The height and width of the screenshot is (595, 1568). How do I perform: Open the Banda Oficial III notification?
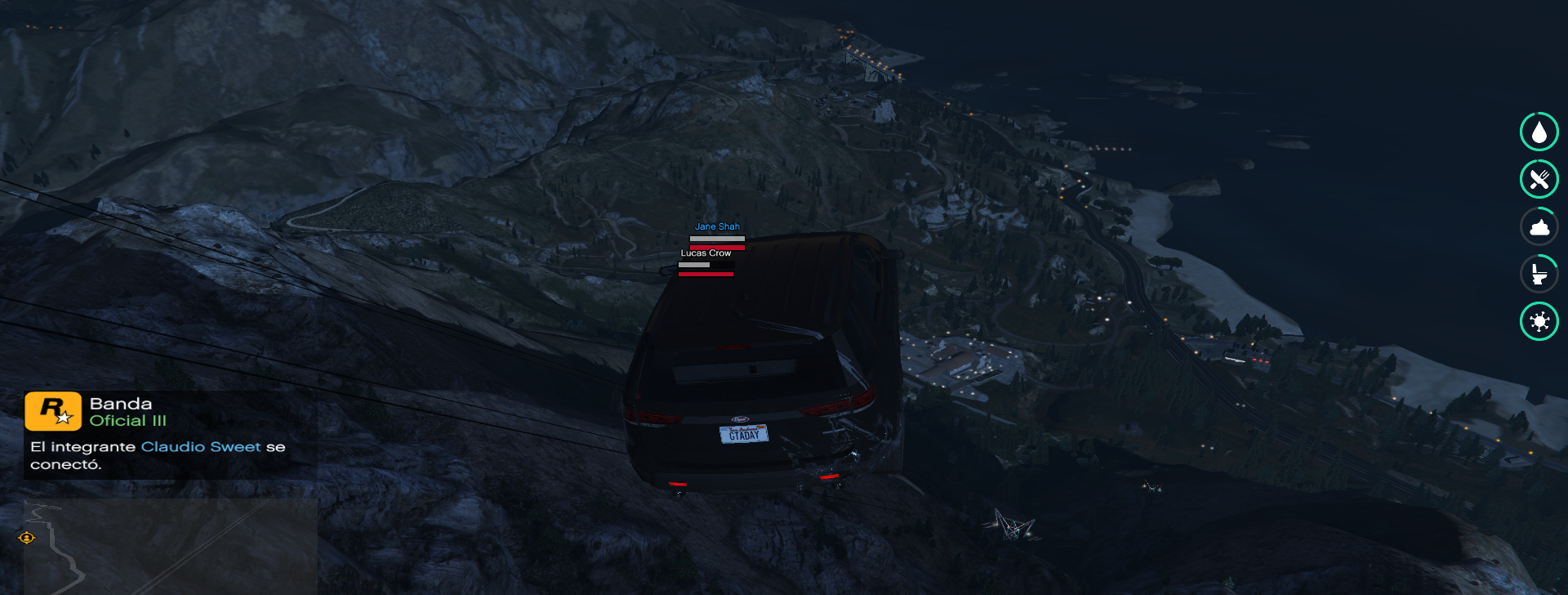(170, 434)
